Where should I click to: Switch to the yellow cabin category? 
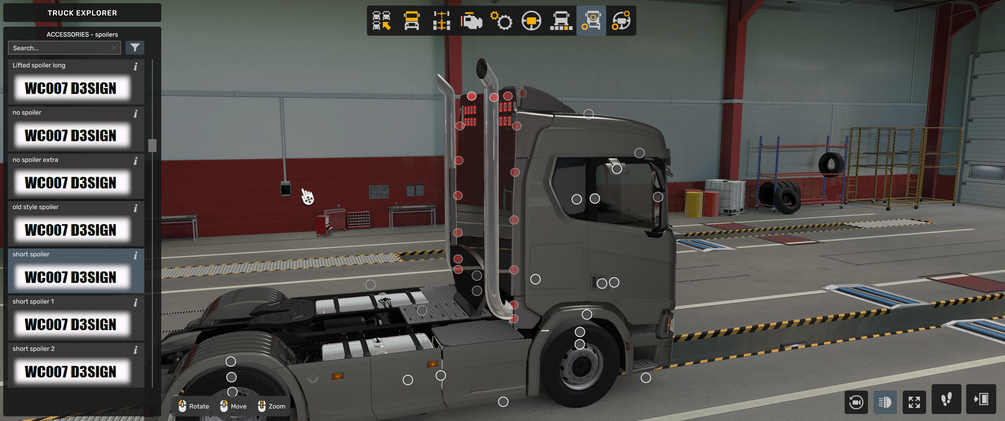[411, 21]
